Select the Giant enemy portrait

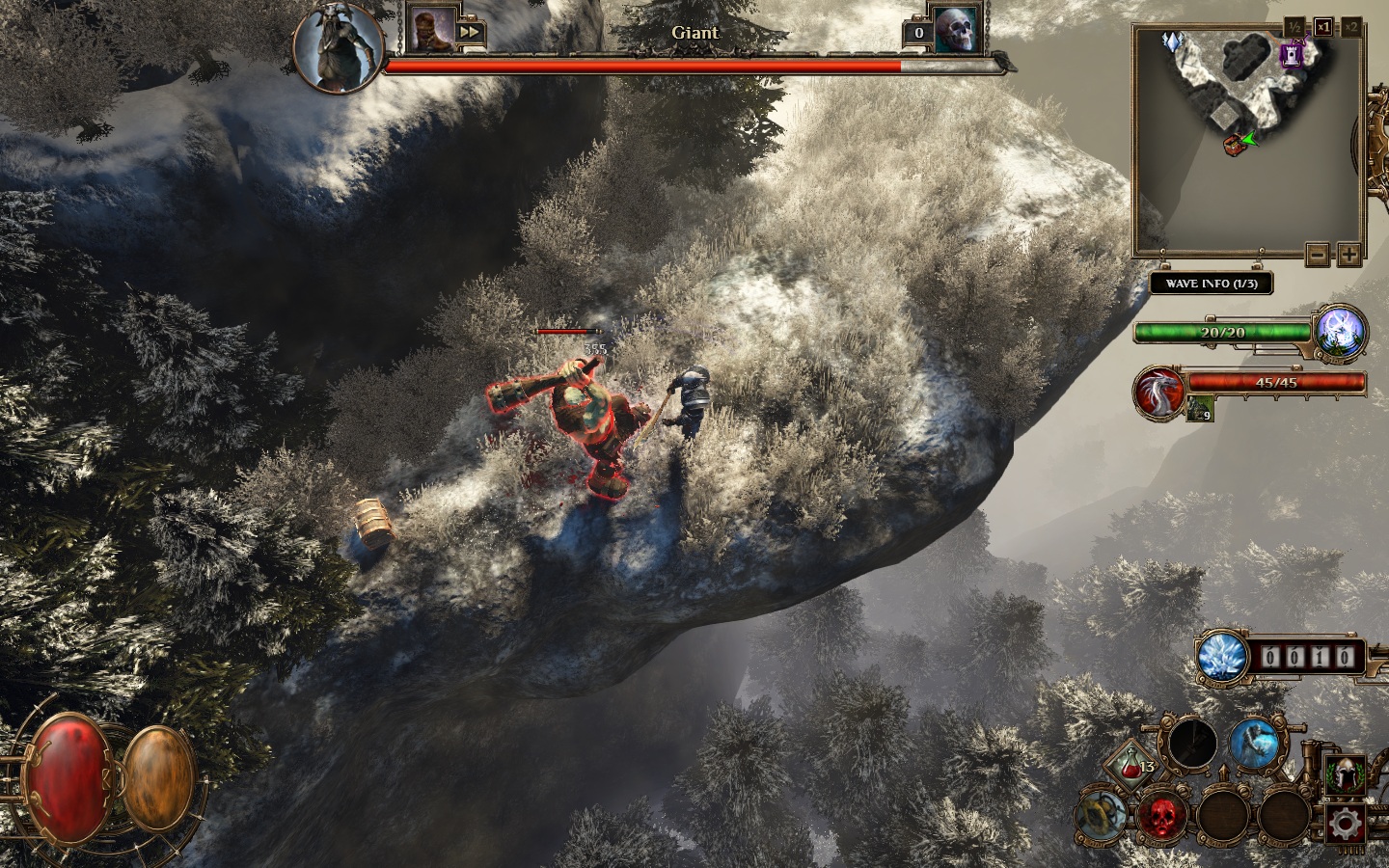[338, 46]
